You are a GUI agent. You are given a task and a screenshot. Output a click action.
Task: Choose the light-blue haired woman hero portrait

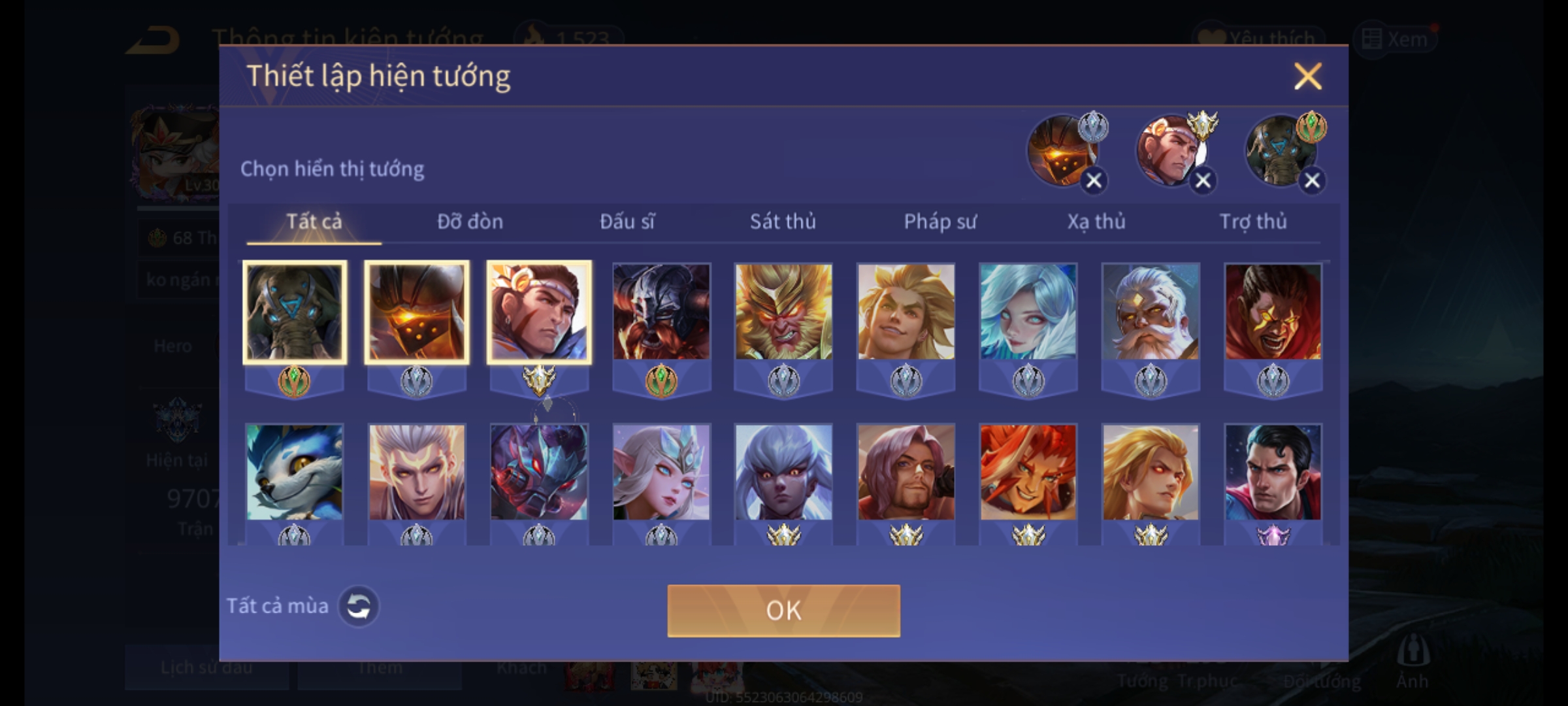1028,312
